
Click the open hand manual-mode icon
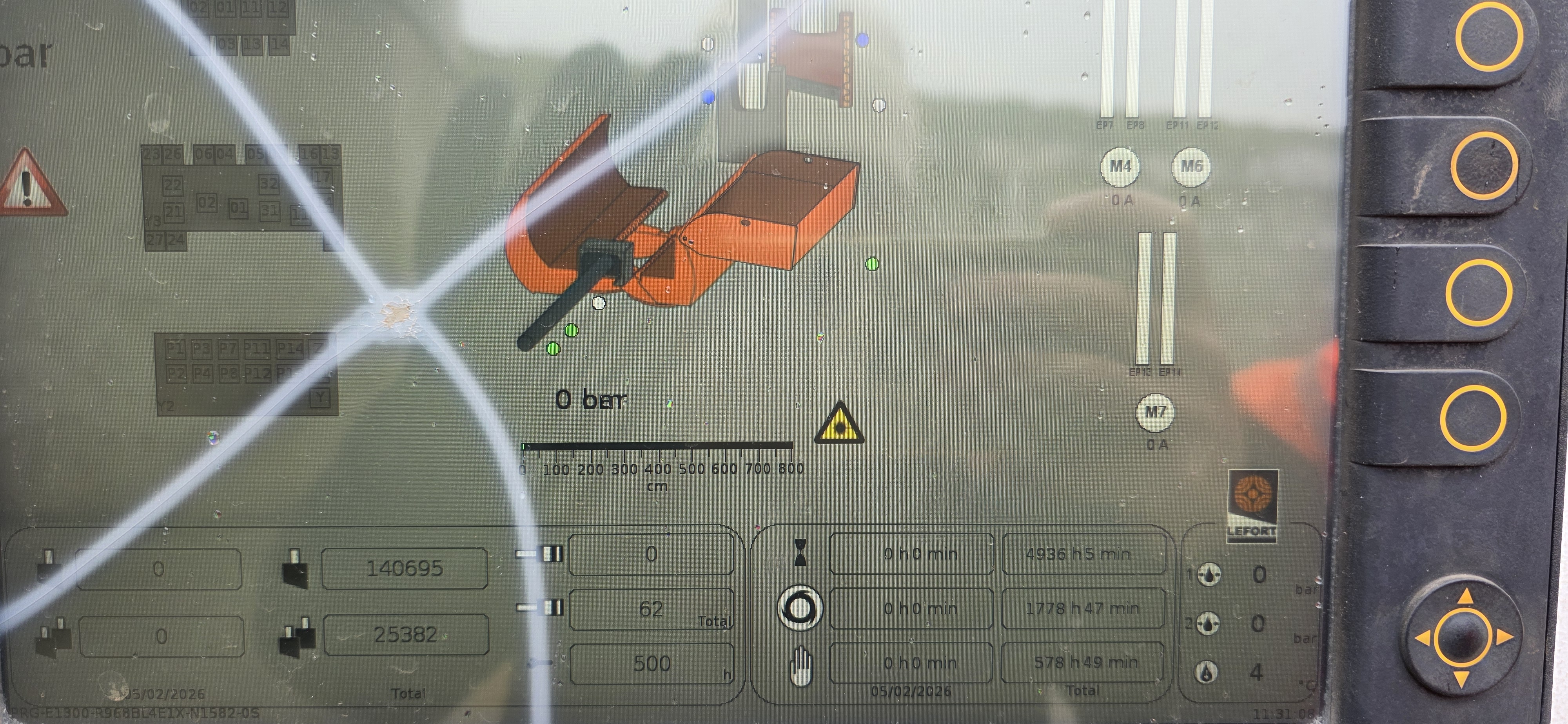pos(800,666)
